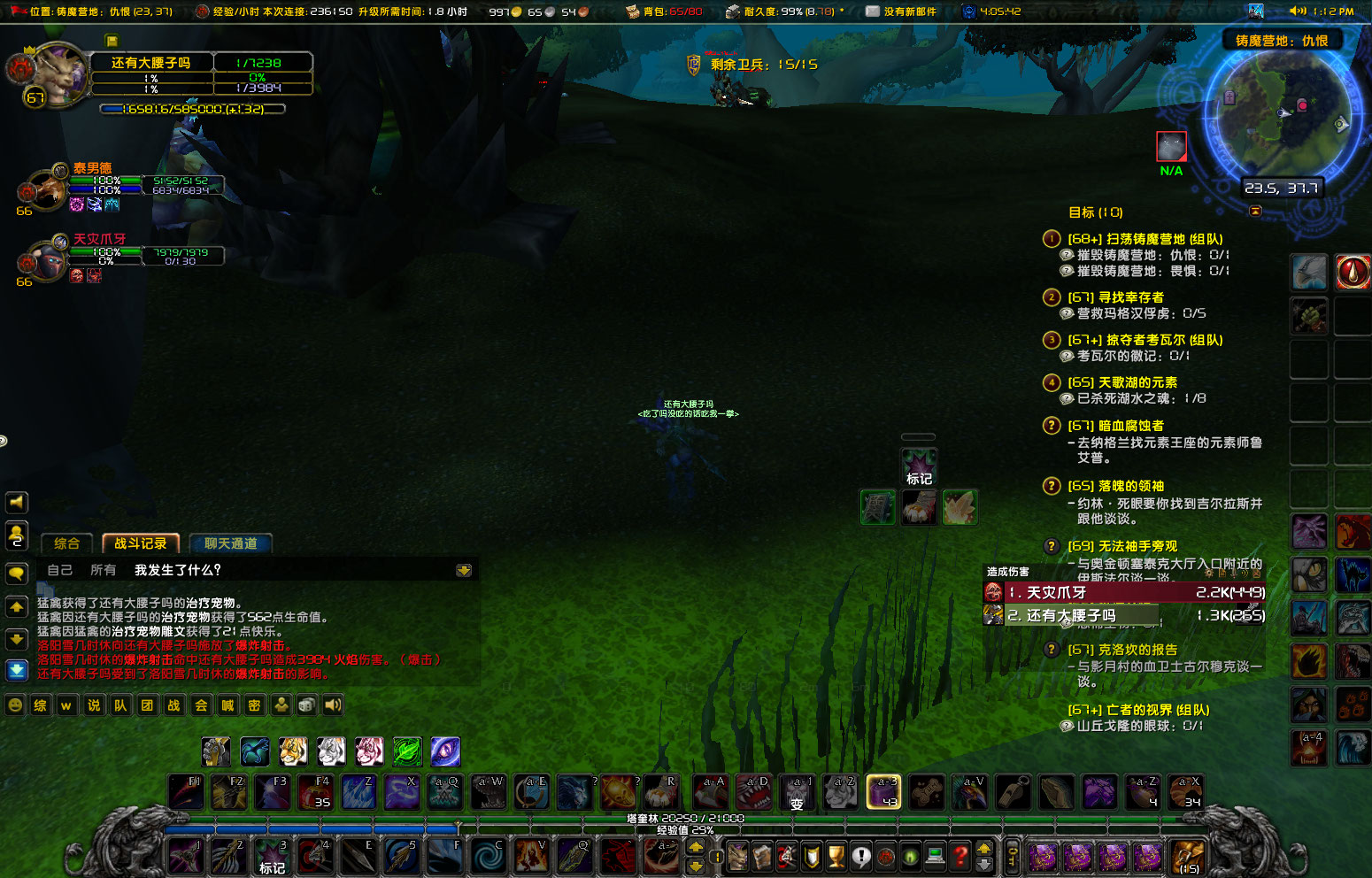This screenshot has width=1372, height=878.
Task: Roll a random number with the dice button
Action: [306, 705]
